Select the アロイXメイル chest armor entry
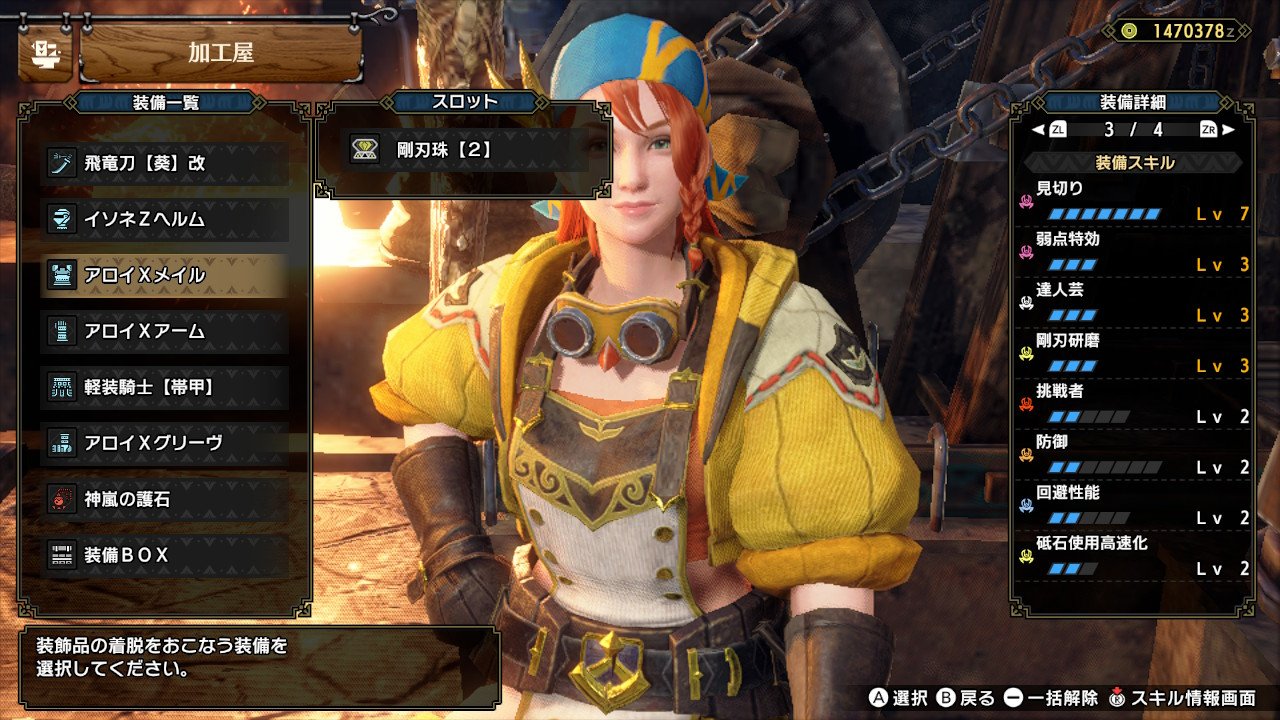The image size is (1280, 720). [x=165, y=275]
